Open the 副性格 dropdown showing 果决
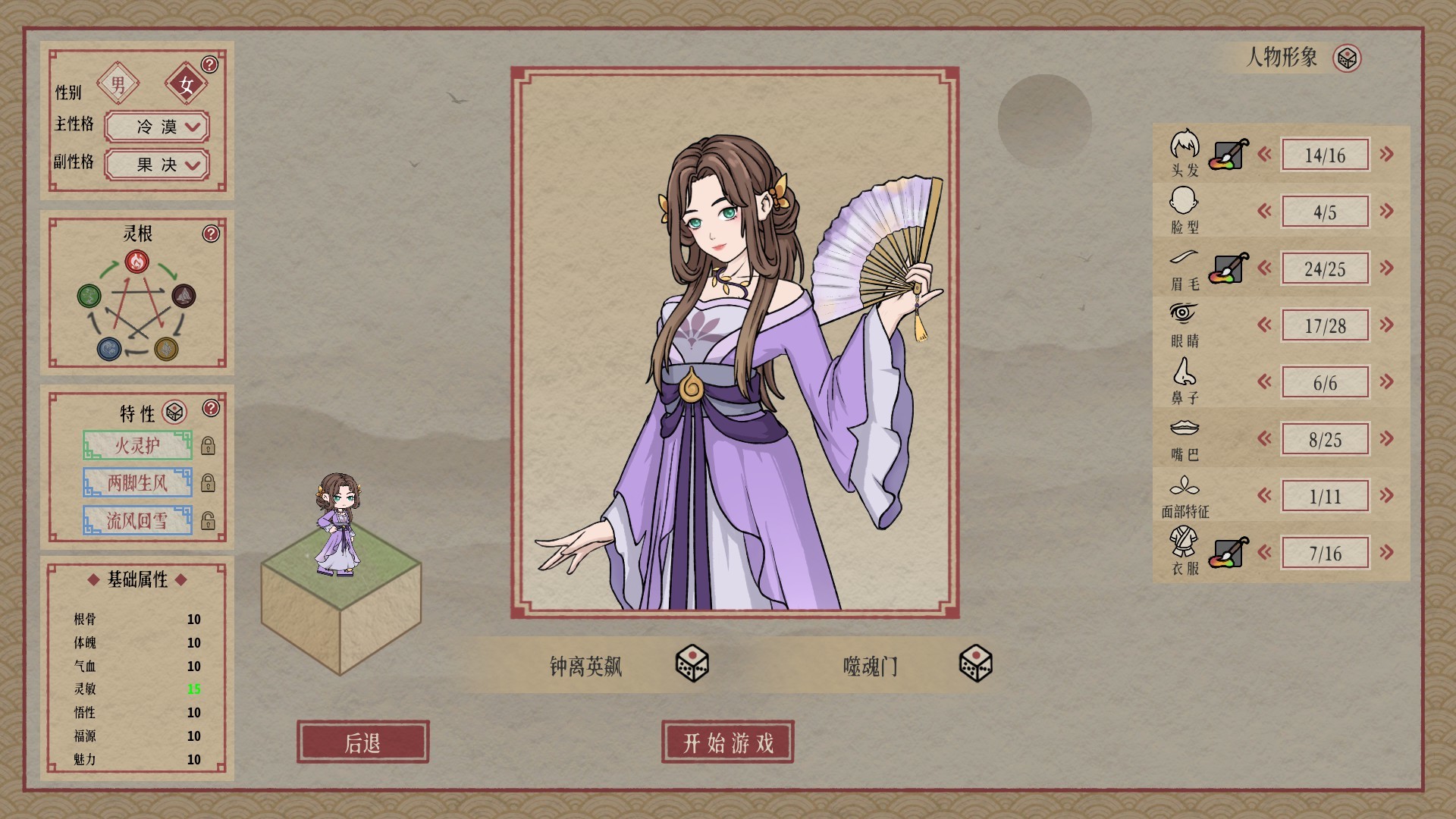1456x819 pixels. pyautogui.click(x=155, y=165)
